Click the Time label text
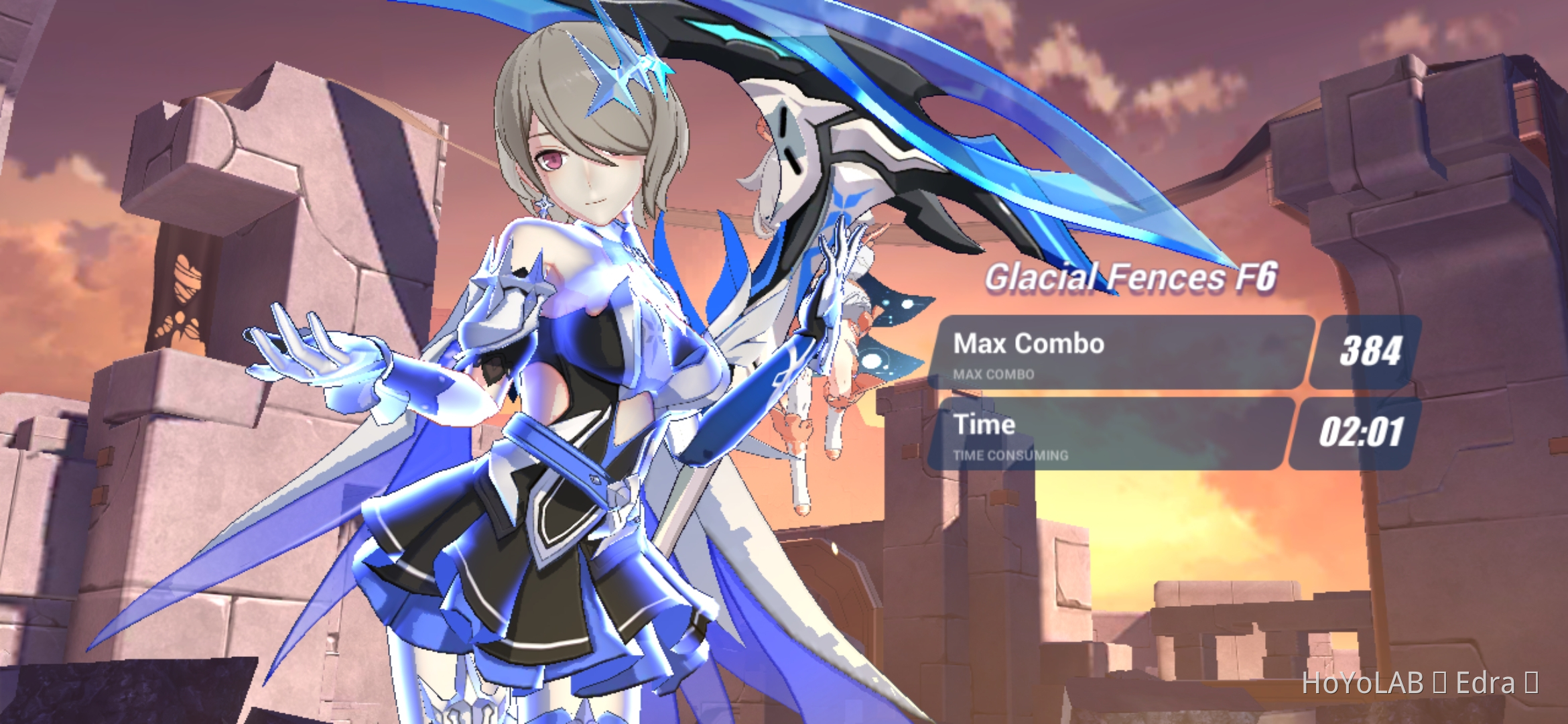Image resolution: width=1568 pixels, height=724 pixels. pos(984,424)
